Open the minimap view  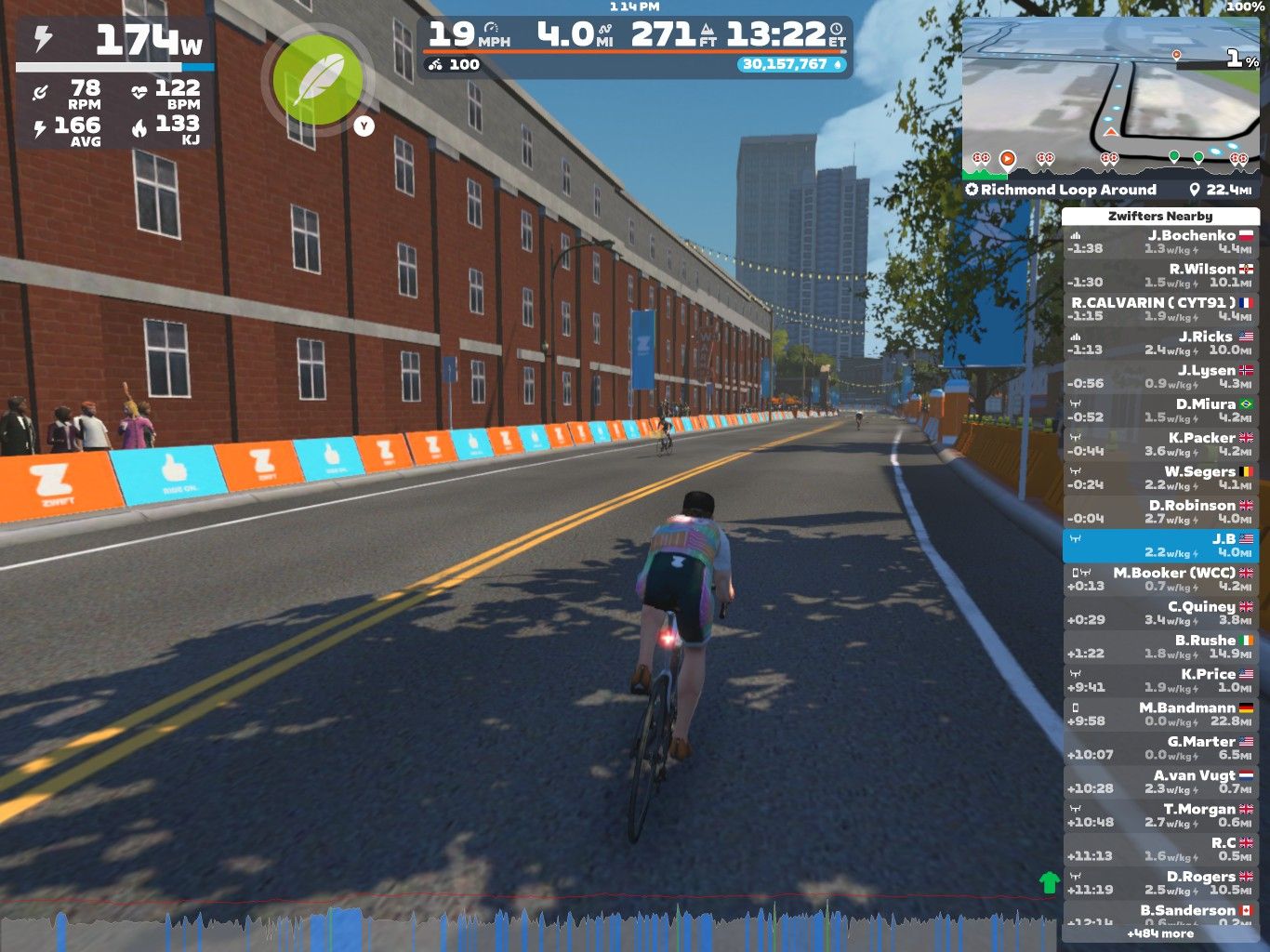click(x=1110, y=93)
